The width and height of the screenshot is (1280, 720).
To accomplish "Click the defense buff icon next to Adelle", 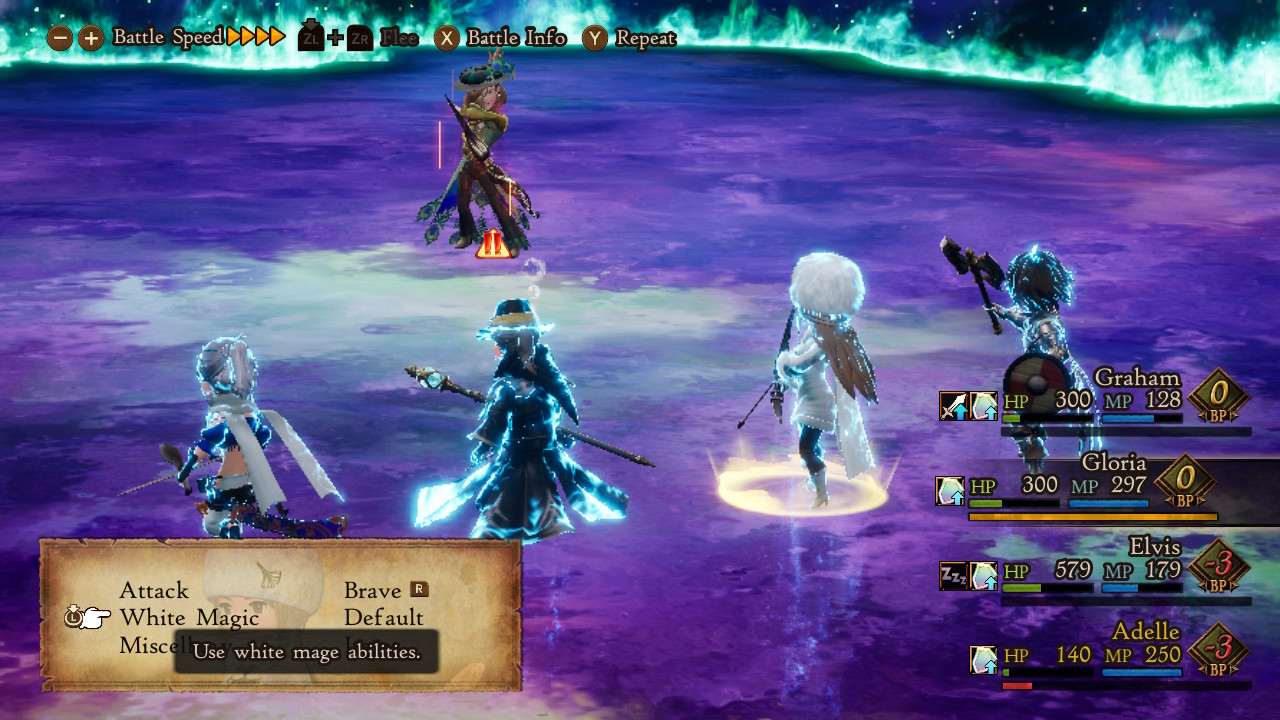I will click(x=983, y=660).
